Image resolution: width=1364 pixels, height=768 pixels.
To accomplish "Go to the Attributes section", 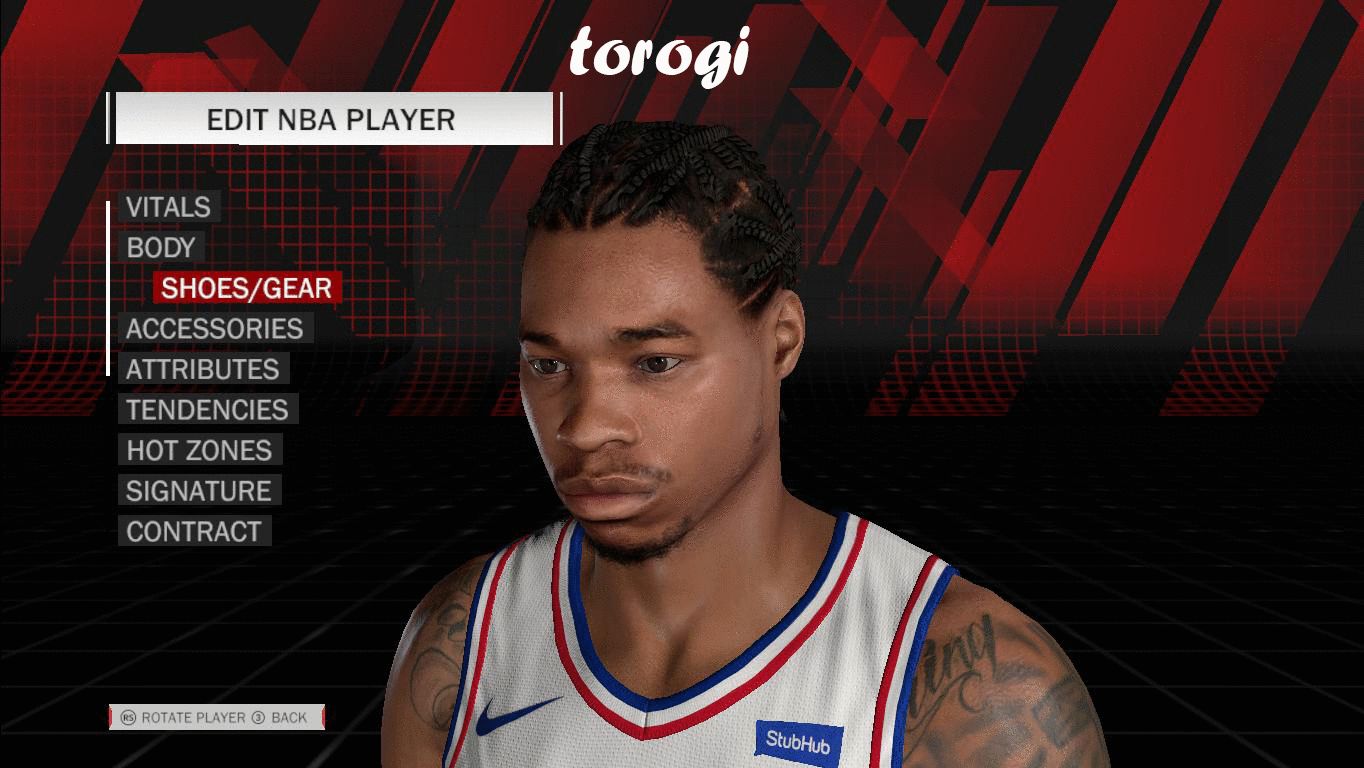I will (x=202, y=369).
